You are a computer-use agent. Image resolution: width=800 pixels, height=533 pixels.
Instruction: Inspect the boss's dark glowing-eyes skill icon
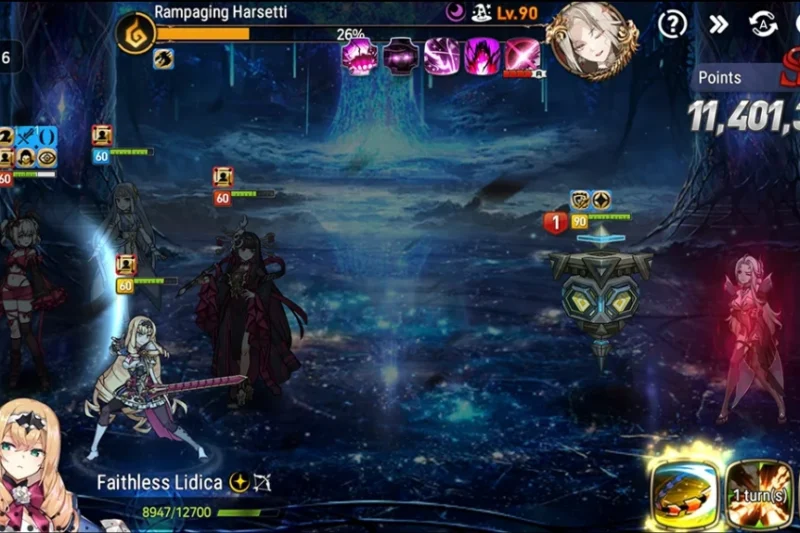[401, 56]
